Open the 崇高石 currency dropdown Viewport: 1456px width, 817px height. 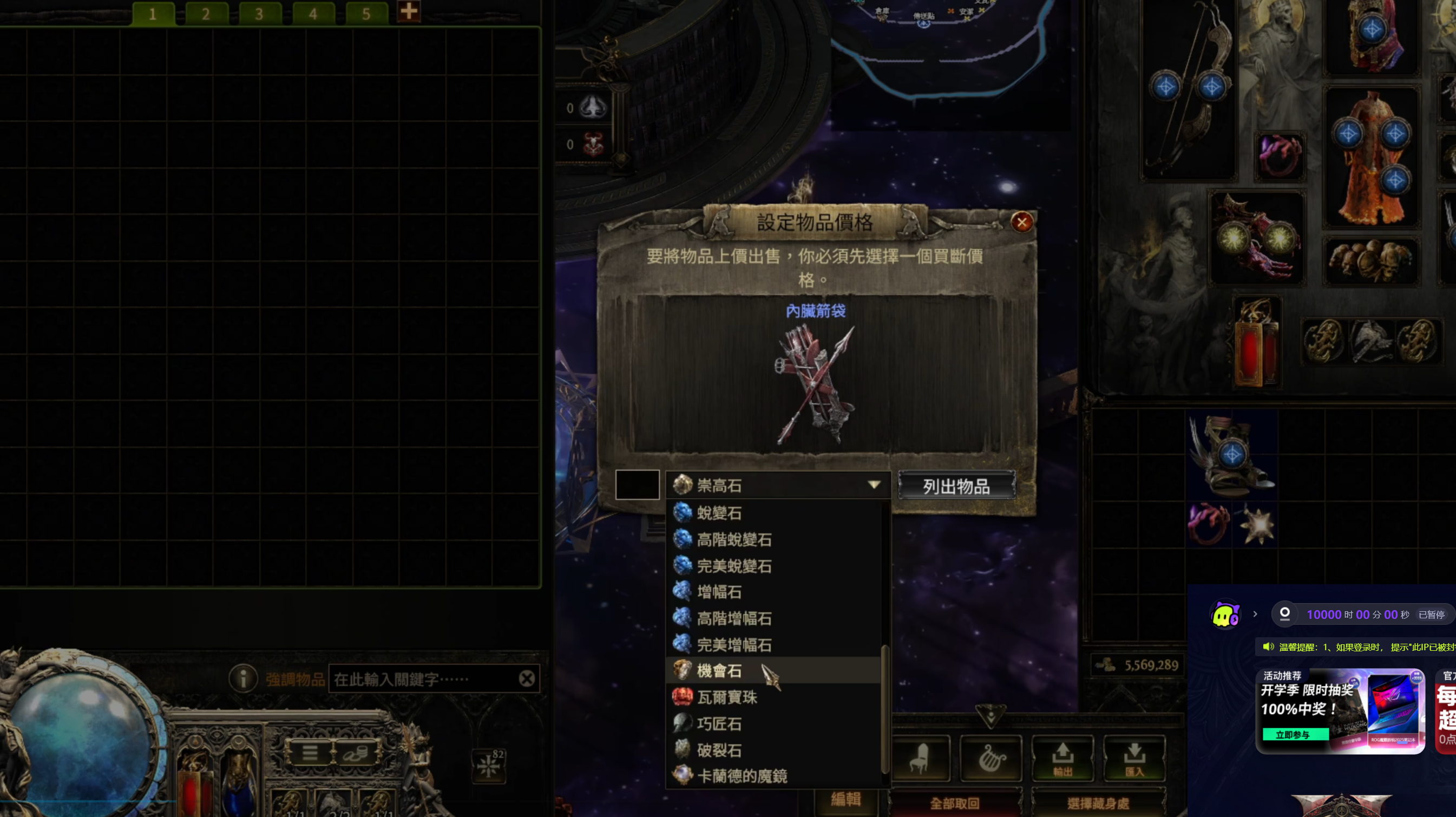[x=778, y=485]
